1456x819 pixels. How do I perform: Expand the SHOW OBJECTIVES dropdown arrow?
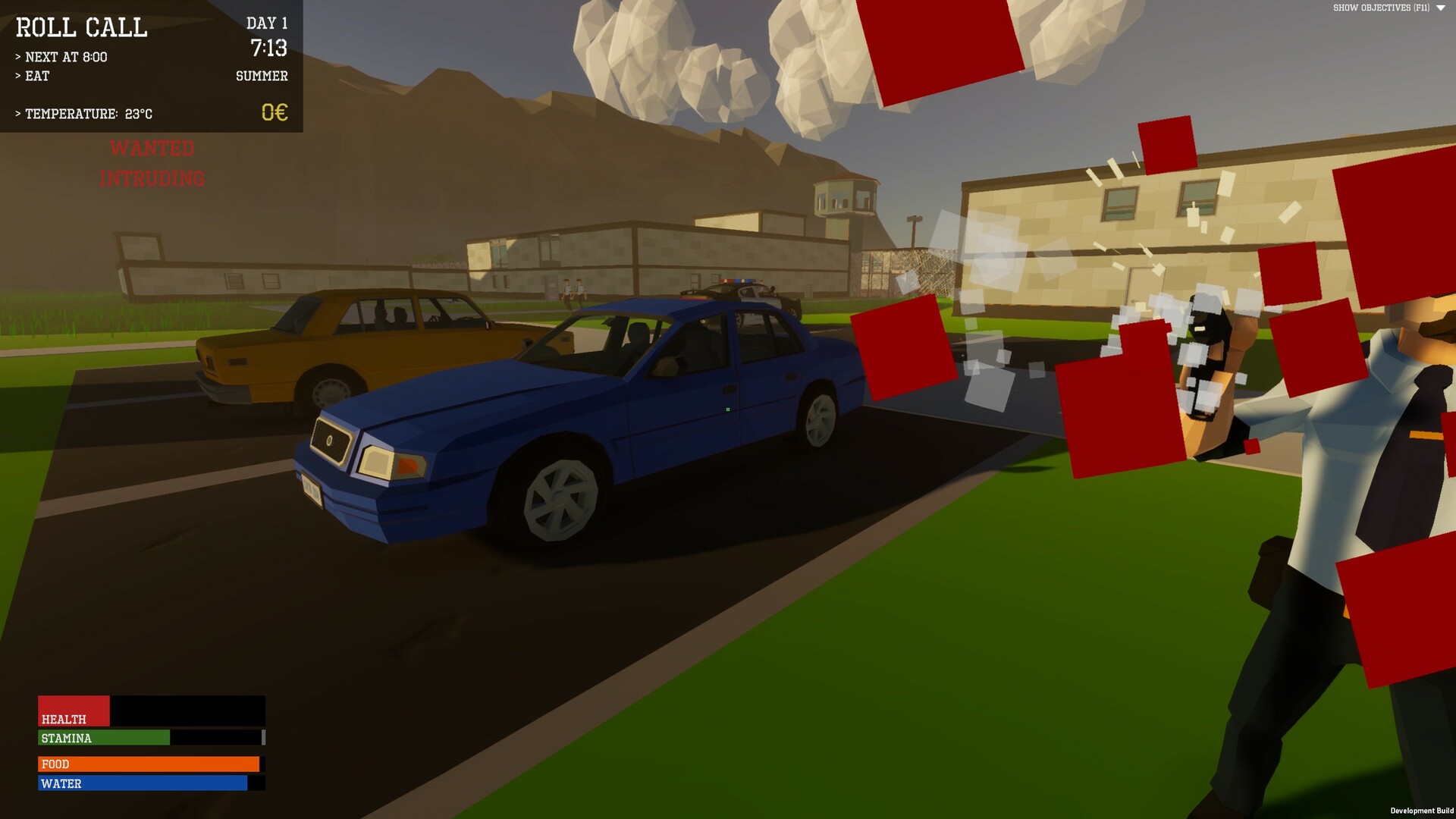click(1440, 9)
